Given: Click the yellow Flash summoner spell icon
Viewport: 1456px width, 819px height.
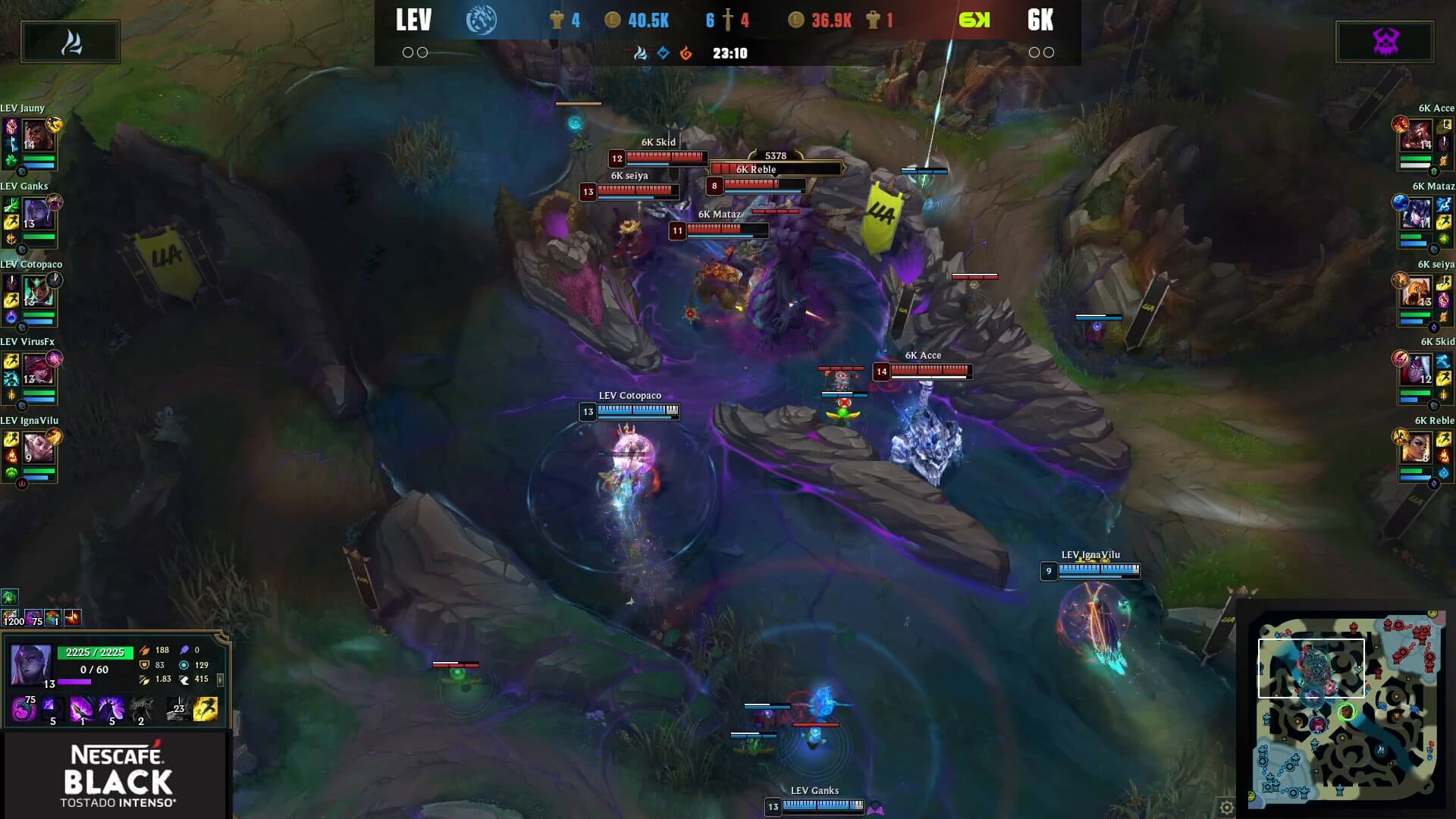Looking at the screenshot, I should [x=206, y=709].
